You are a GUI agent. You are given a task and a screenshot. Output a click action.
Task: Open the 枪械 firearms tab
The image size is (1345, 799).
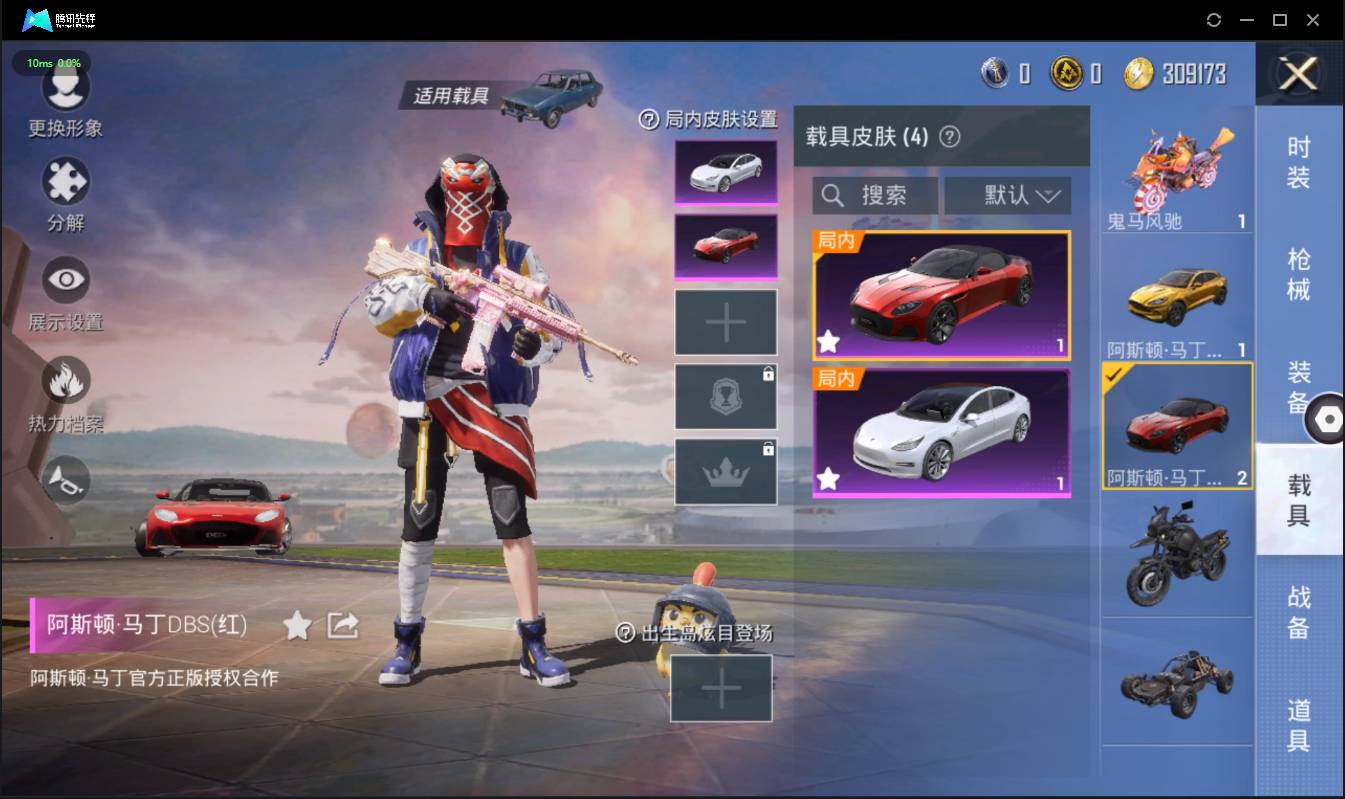click(x=1298, y=274)
